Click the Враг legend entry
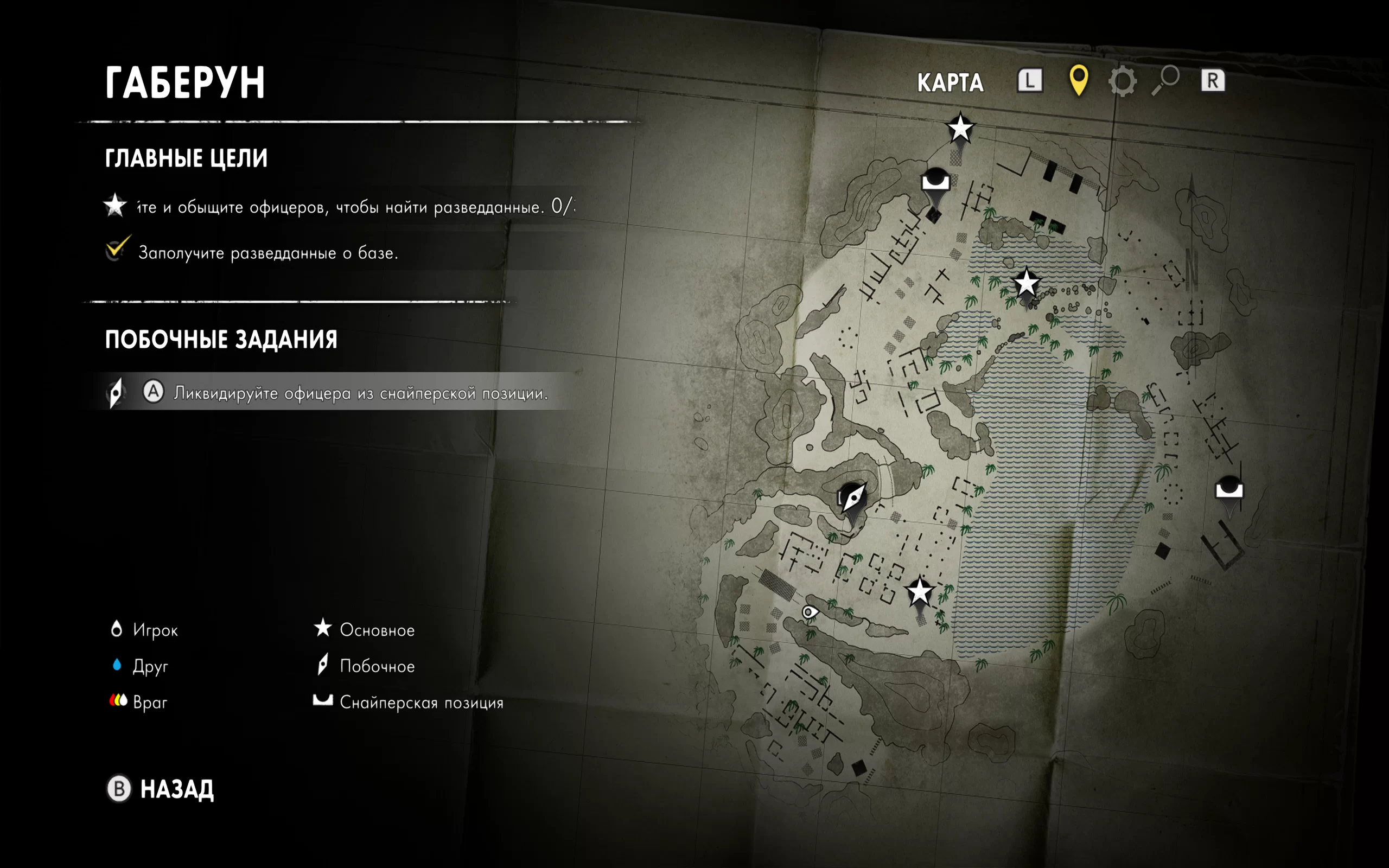This screenshot has height=868, width=1389. click(139, 702)
